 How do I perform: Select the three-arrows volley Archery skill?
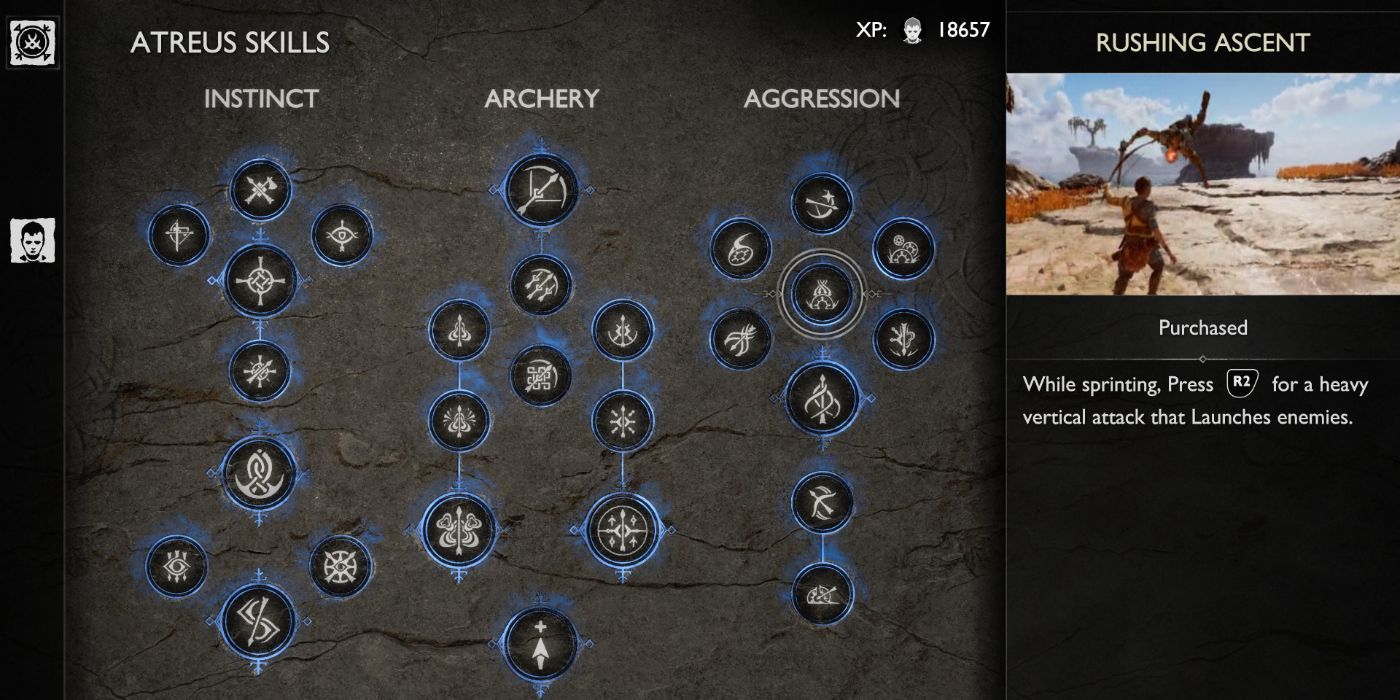(x=540, y=284)
